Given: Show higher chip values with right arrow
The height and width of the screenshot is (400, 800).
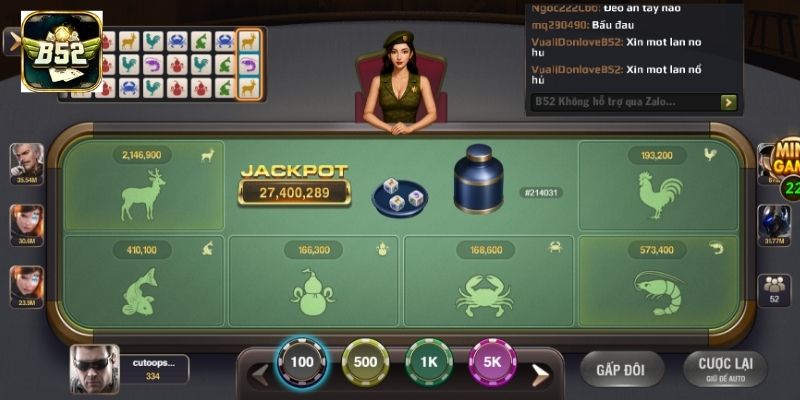Looking at the screenshot, I should tap(540, 375).
